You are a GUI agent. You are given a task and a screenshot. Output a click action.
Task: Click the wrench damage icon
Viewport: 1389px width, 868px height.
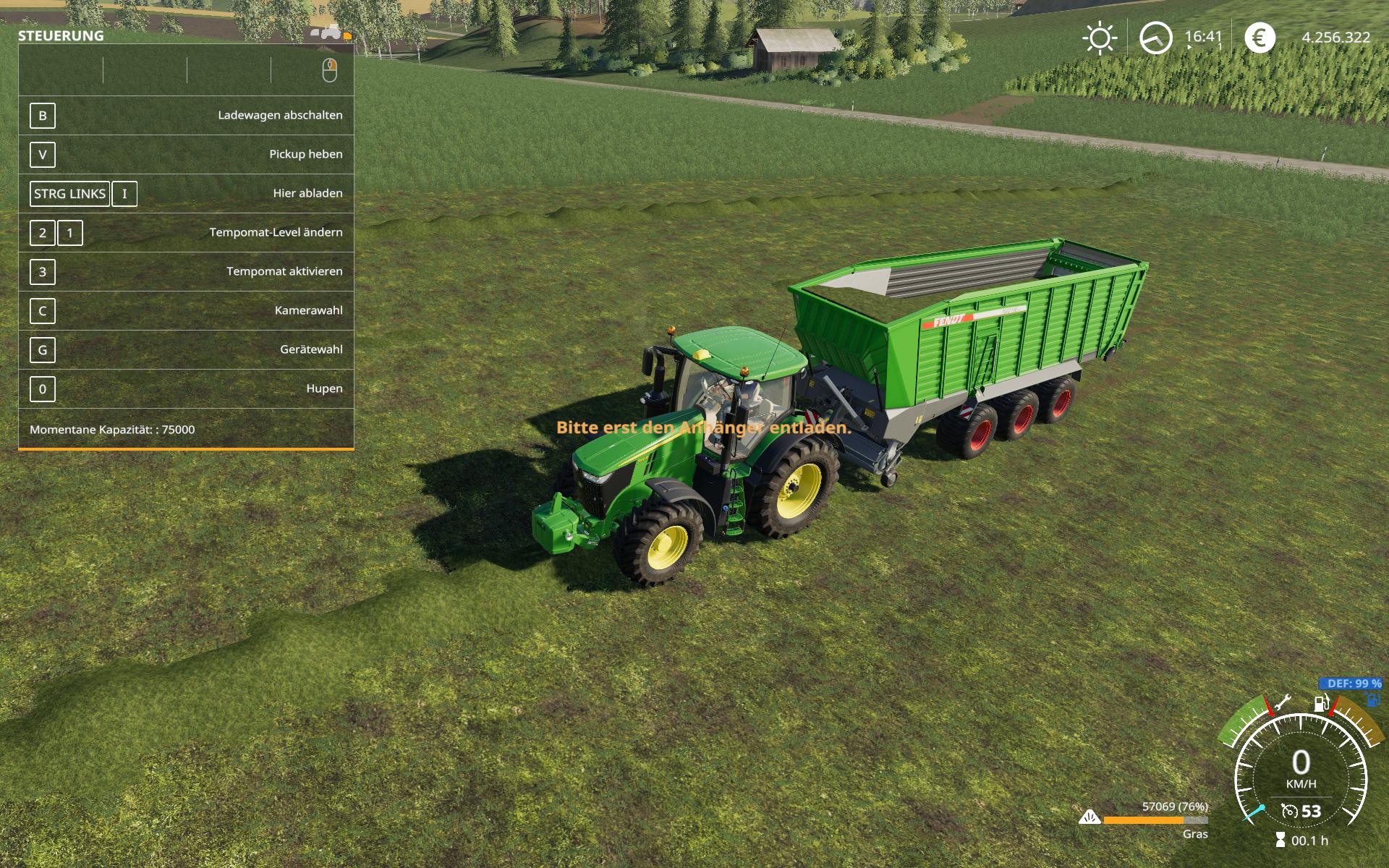click(x=1283, y=702)
